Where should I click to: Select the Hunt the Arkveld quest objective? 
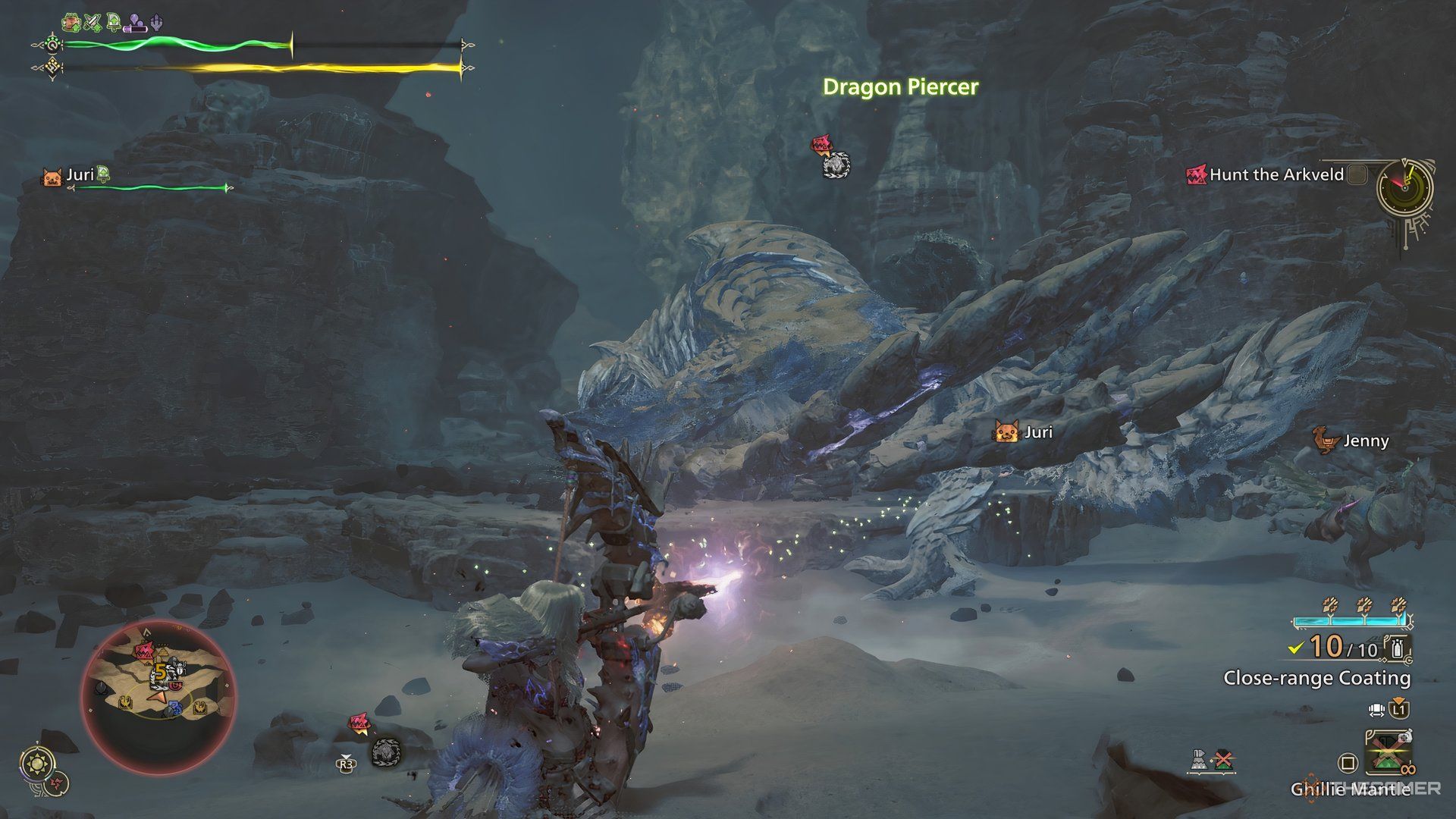pyautogui.click(x=1276, y=175)
